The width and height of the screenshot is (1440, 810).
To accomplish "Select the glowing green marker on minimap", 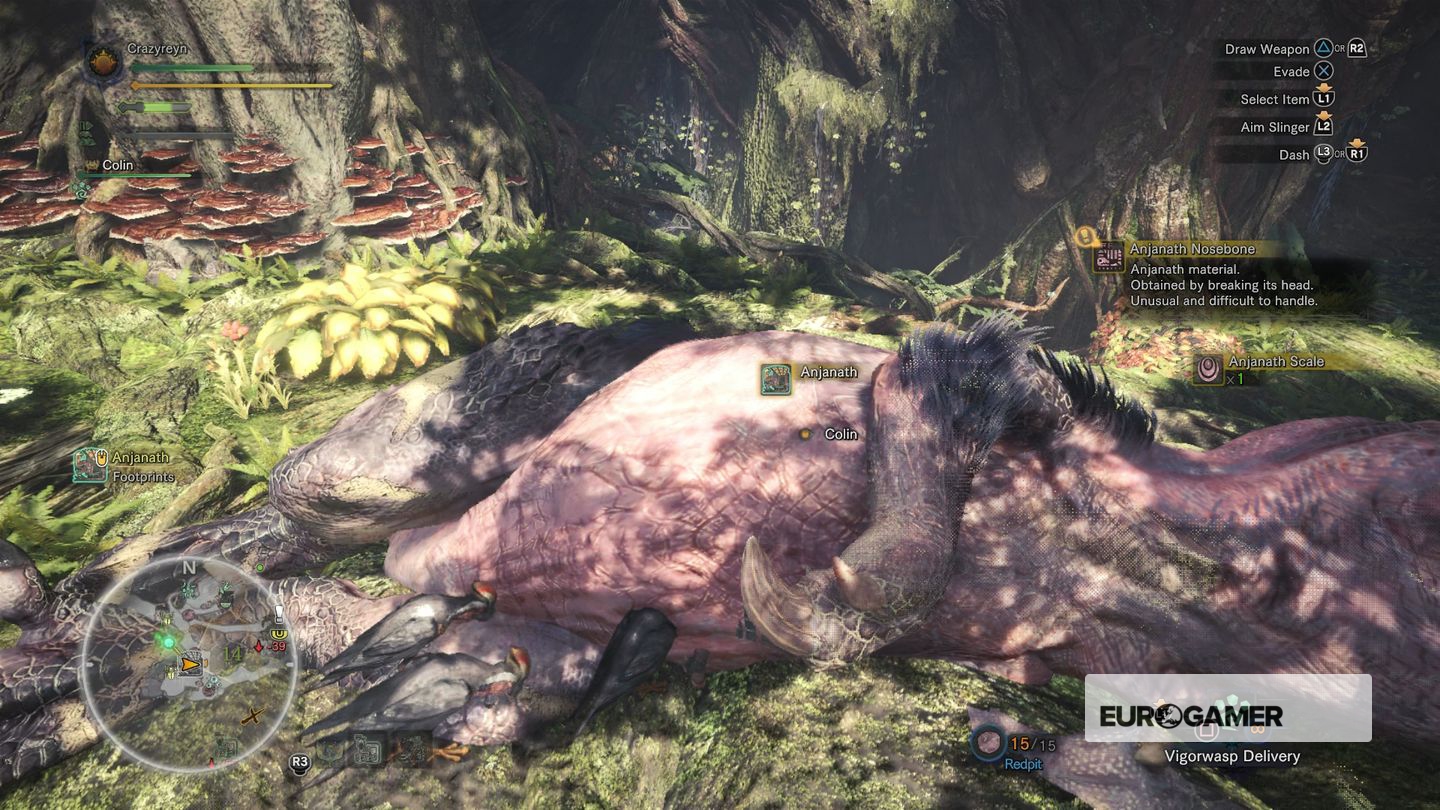I will pos(167,639).
